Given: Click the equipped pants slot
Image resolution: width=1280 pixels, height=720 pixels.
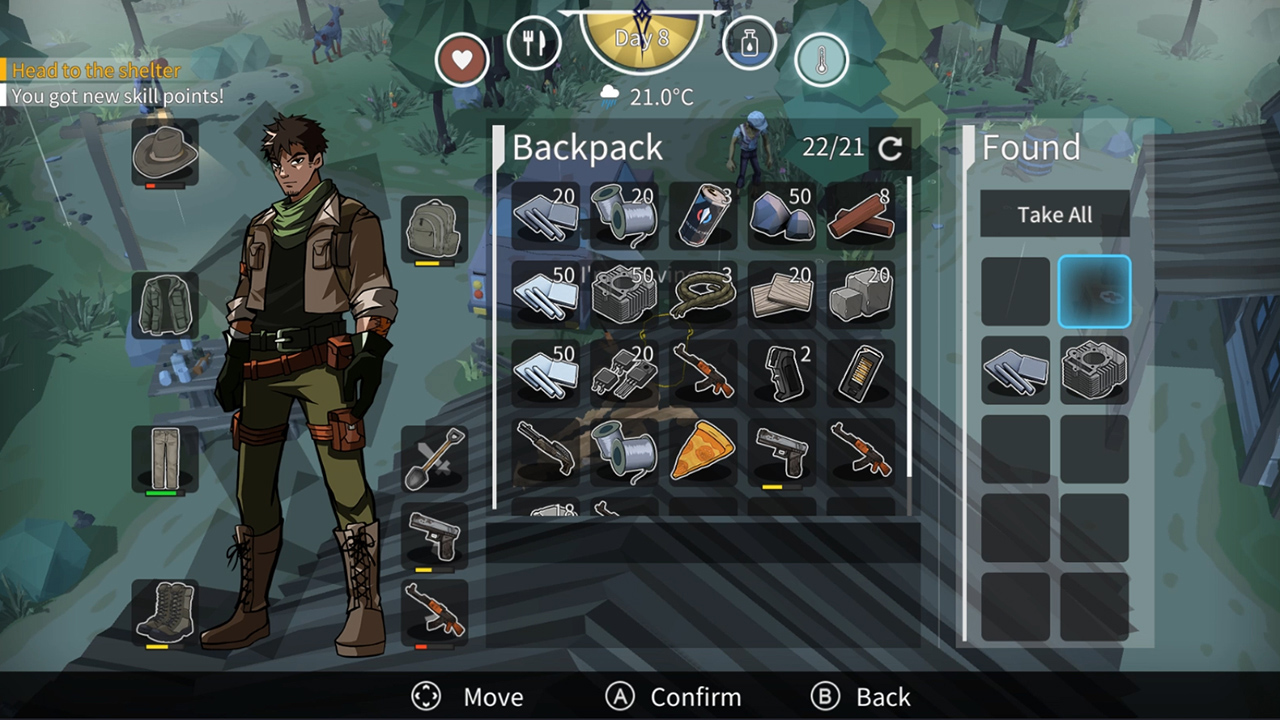Looking at the screenshot, I should [164, 458].
